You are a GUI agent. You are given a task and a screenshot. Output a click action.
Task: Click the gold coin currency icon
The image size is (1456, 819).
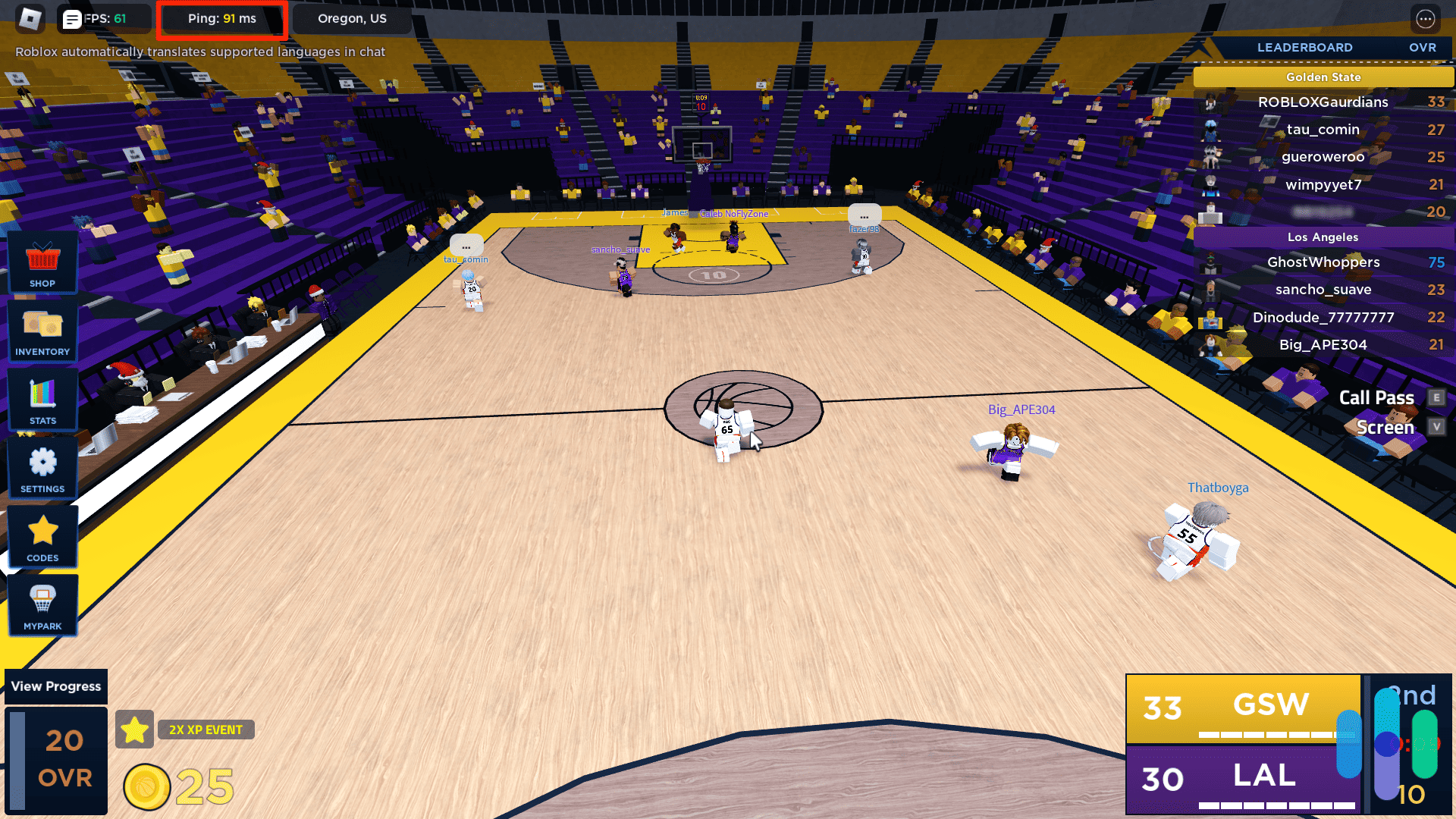pyautogui.click(x=146, y=786)
